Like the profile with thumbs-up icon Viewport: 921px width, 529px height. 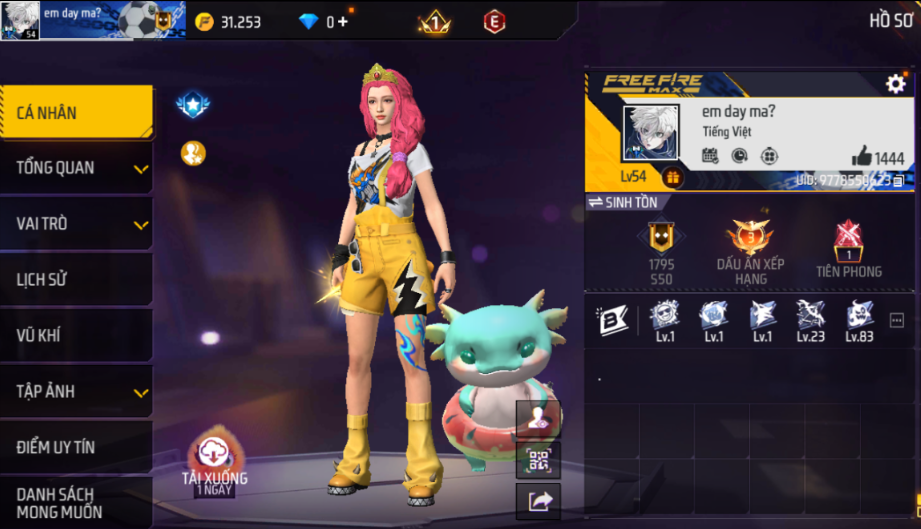862,156
